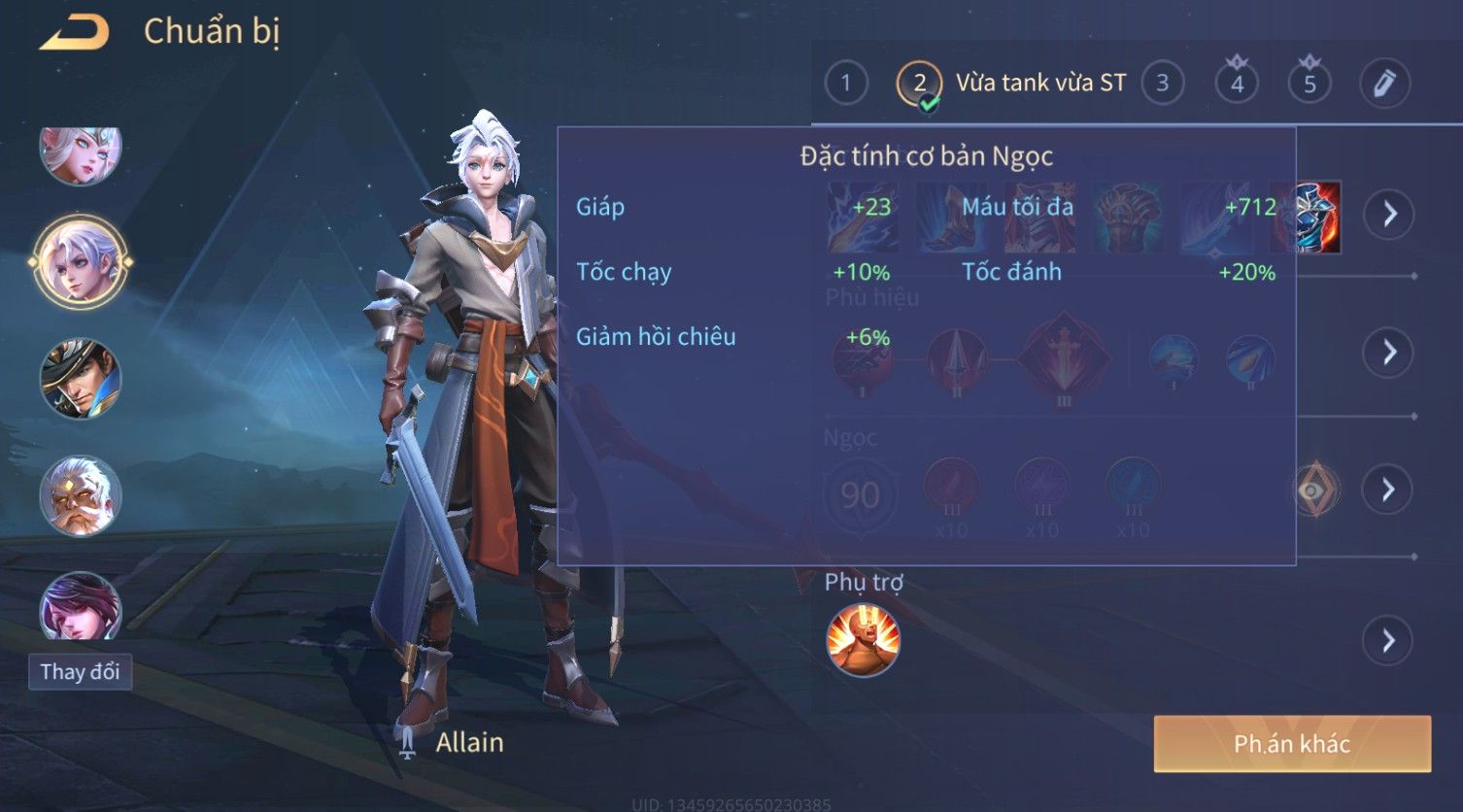Select the Phụ trợ roaring skill icon
Image resolution: width=1463 pixels, height=812 pixels.
point(863,640)
